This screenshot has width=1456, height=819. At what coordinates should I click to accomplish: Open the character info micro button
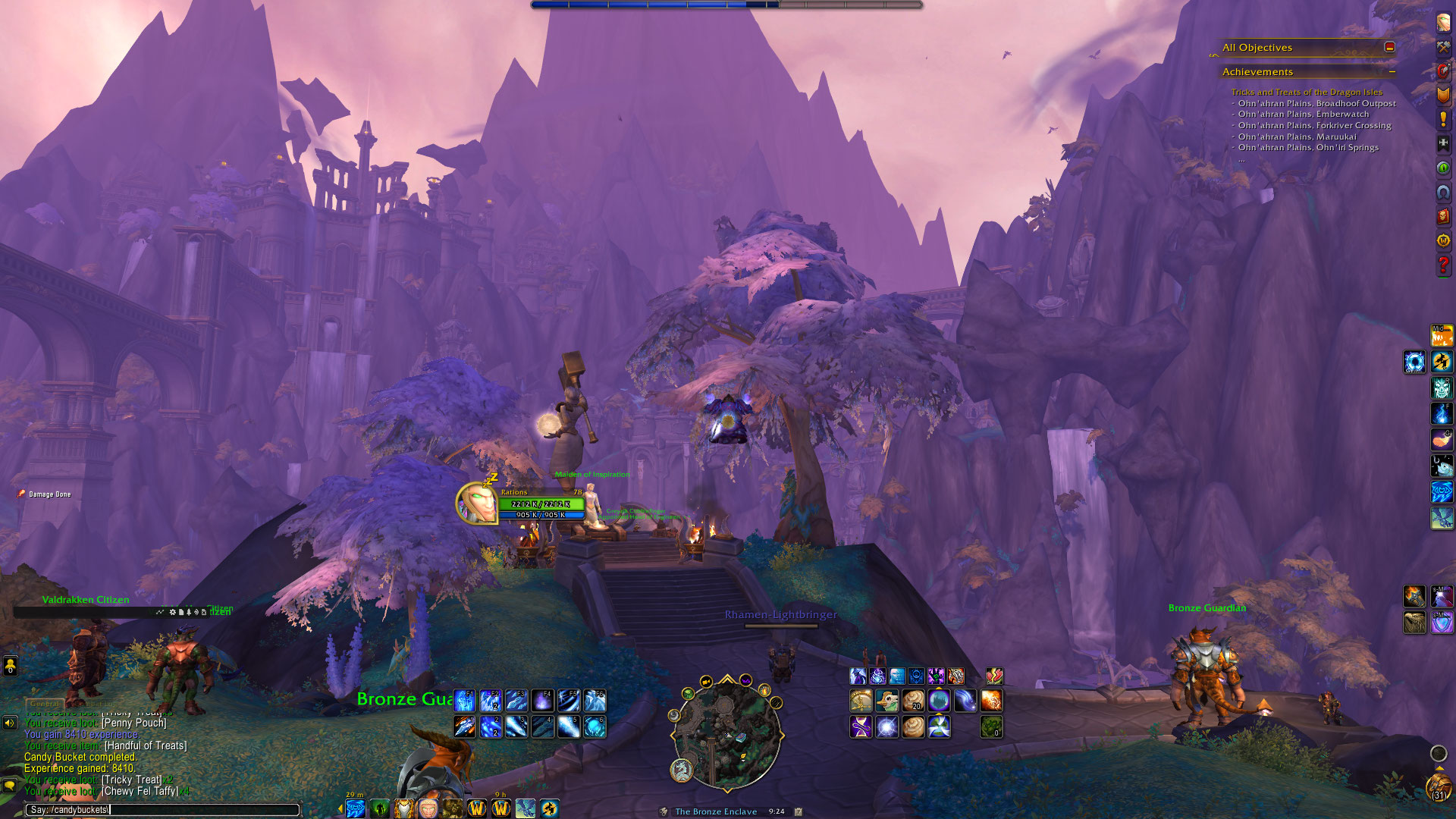click(x=1443, y=23)
